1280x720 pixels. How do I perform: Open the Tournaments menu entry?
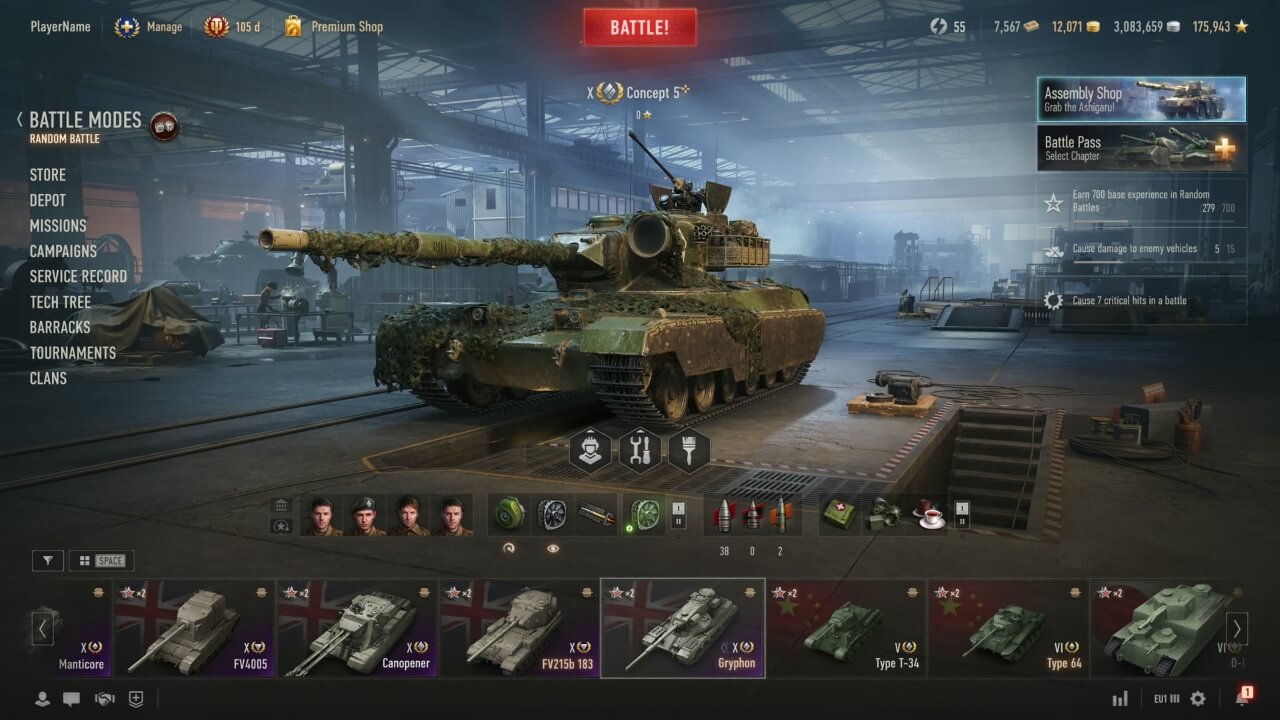click(x=73, y=353)
